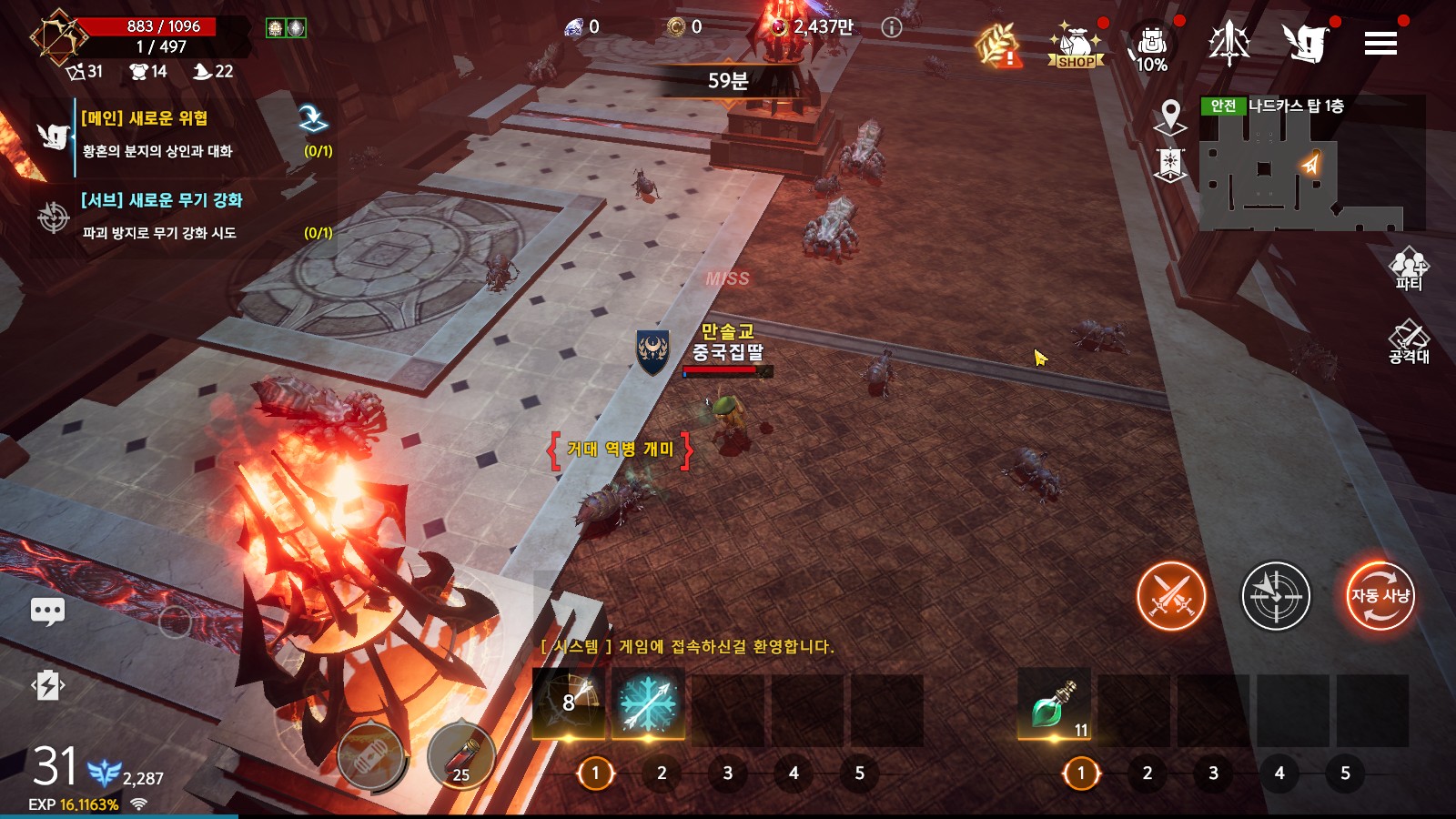Use the arrow skill slot showing 8
This screenshot has height=819, width=1456.
tap(568, 704)
